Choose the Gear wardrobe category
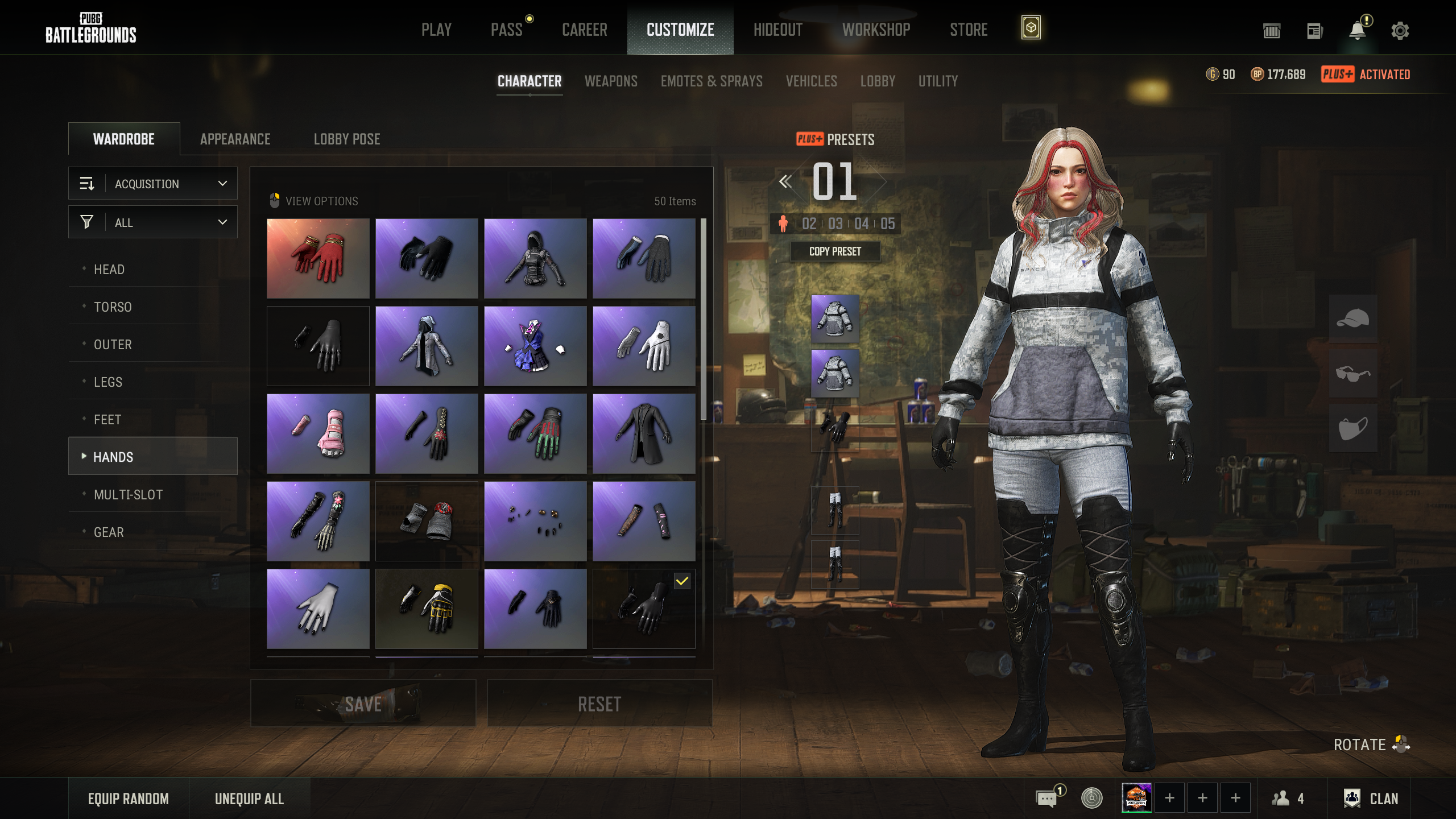The height and width of the screenshot is (819, 1456). tap(109, 532)
